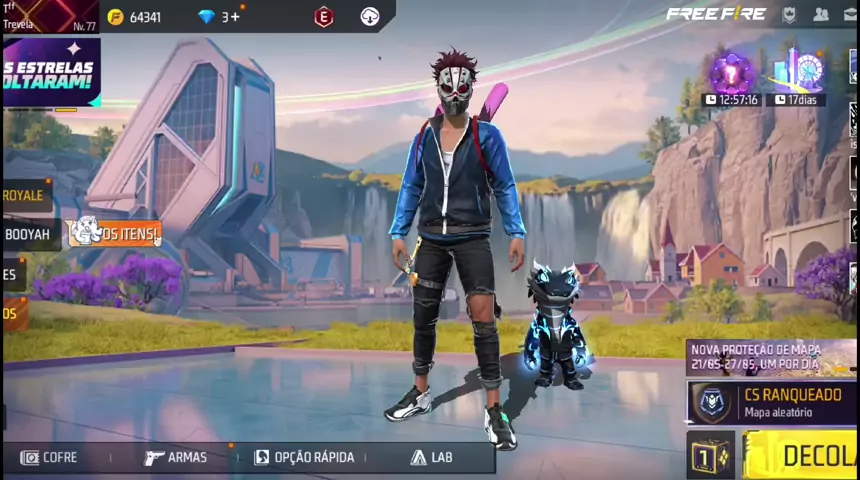Click the cloud download icon

click(370, 17)
